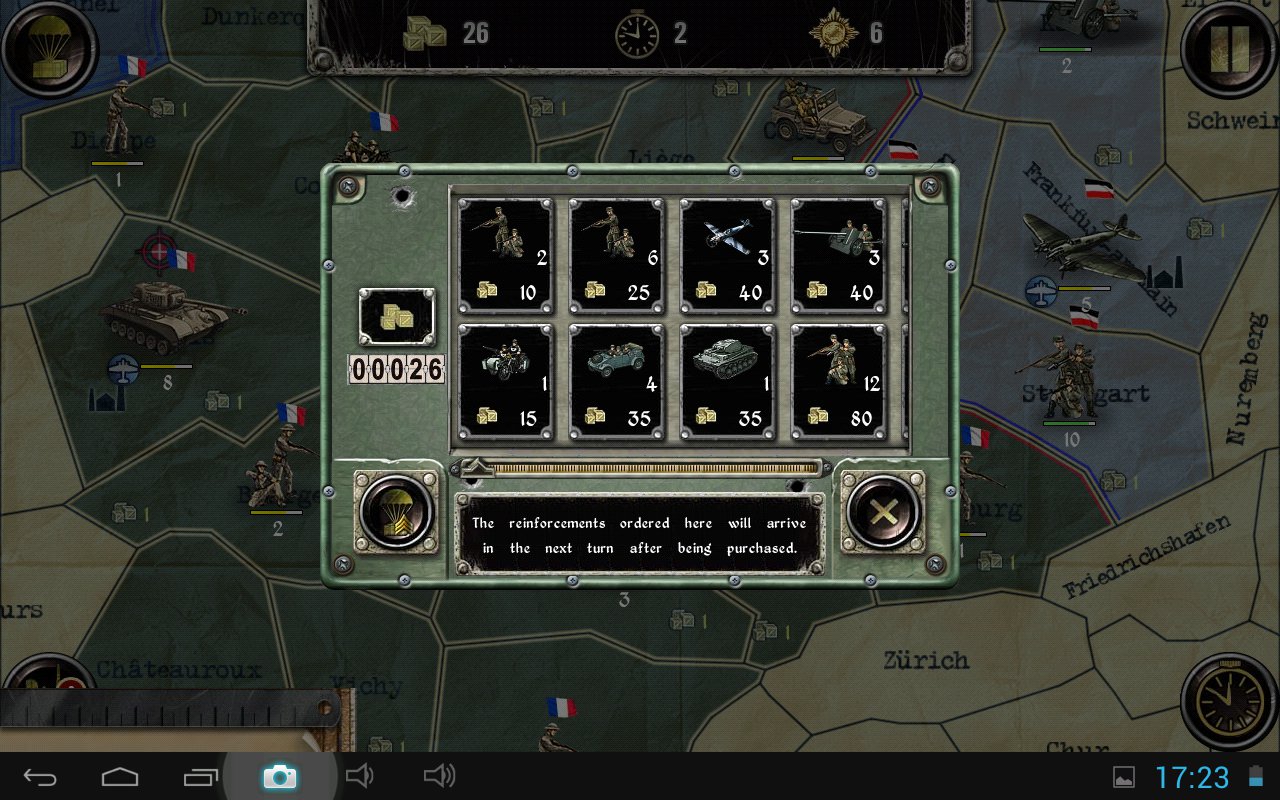Choose the elite infantry costing 80
1280x800 pixels.
click(838, 381)
